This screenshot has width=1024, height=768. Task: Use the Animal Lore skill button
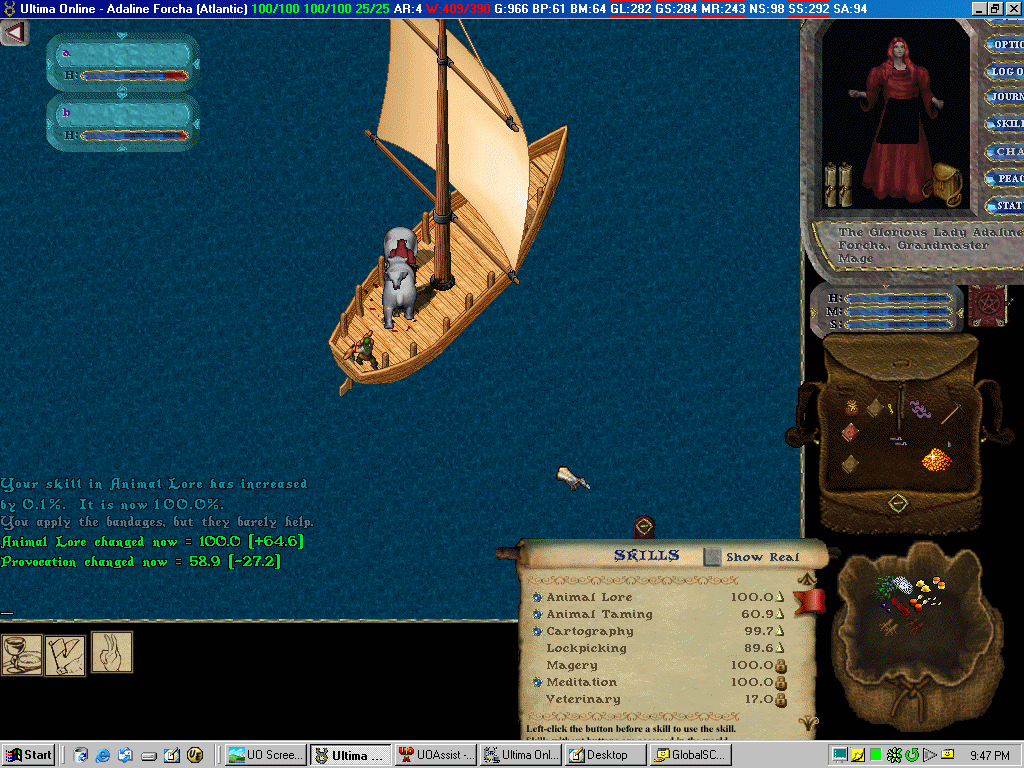[x=537, y=598]
